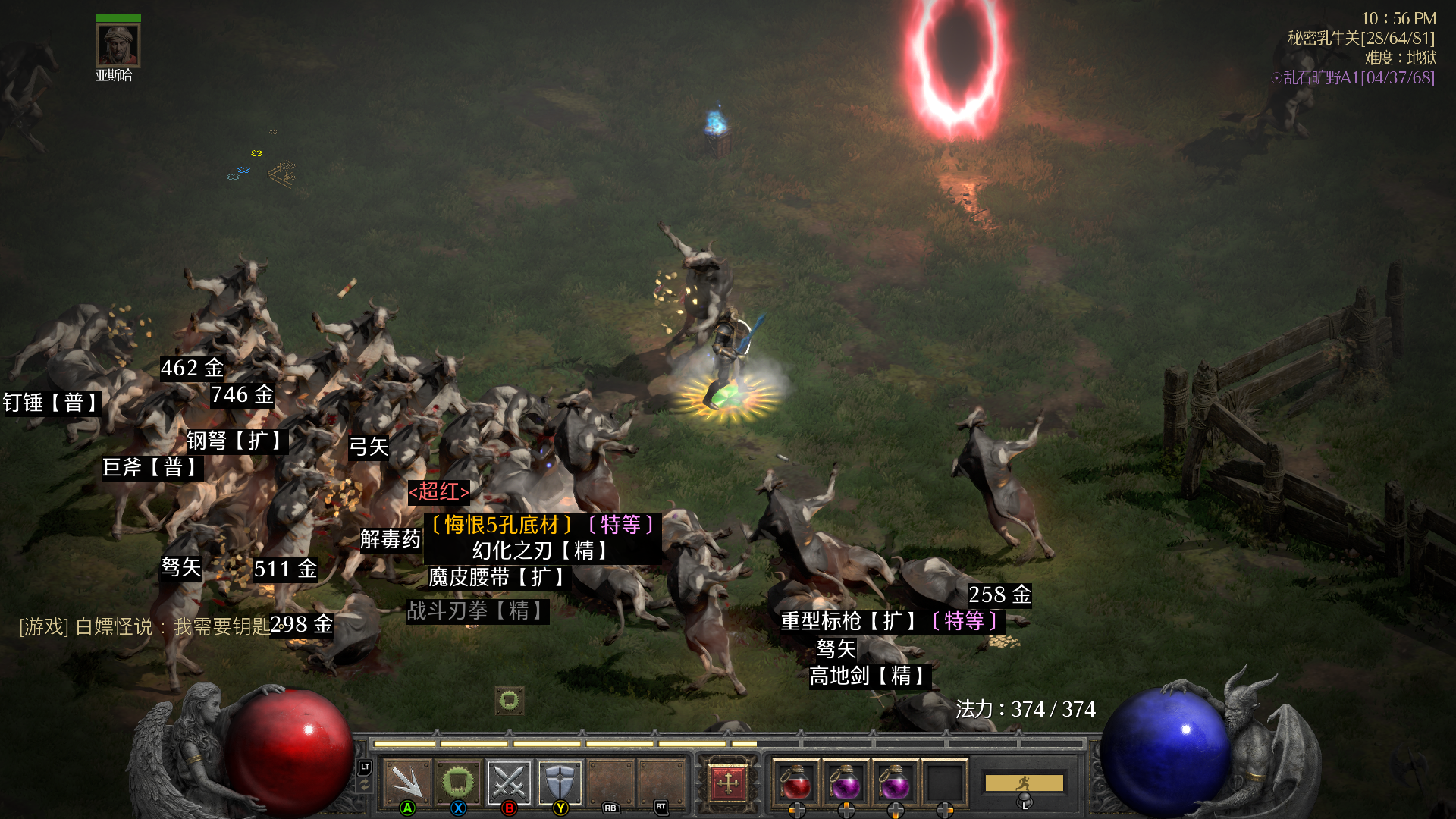Screen dimensions: 1456x819
Task: Grab the 解毒药 antidote potion label
Action: [390, 539]
